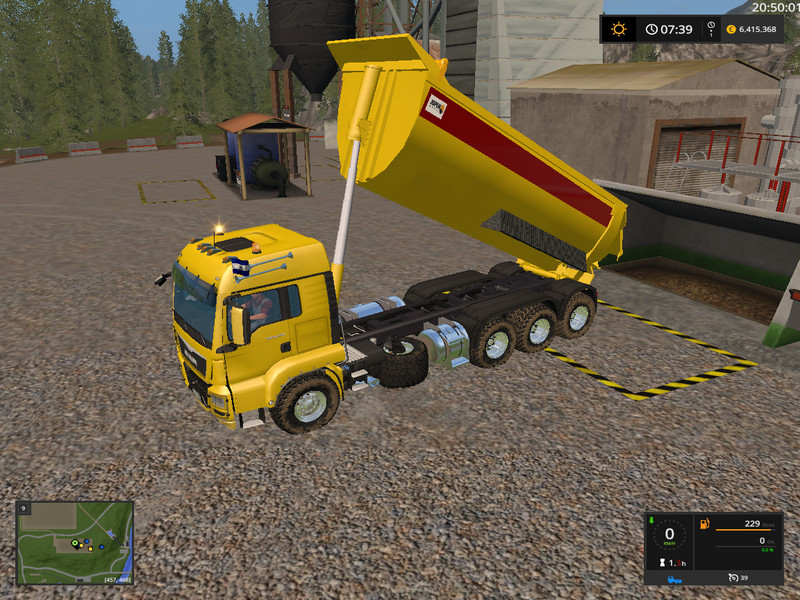
Task: Toggle the cruise control speed icon
Action: [x=731, y=578]
